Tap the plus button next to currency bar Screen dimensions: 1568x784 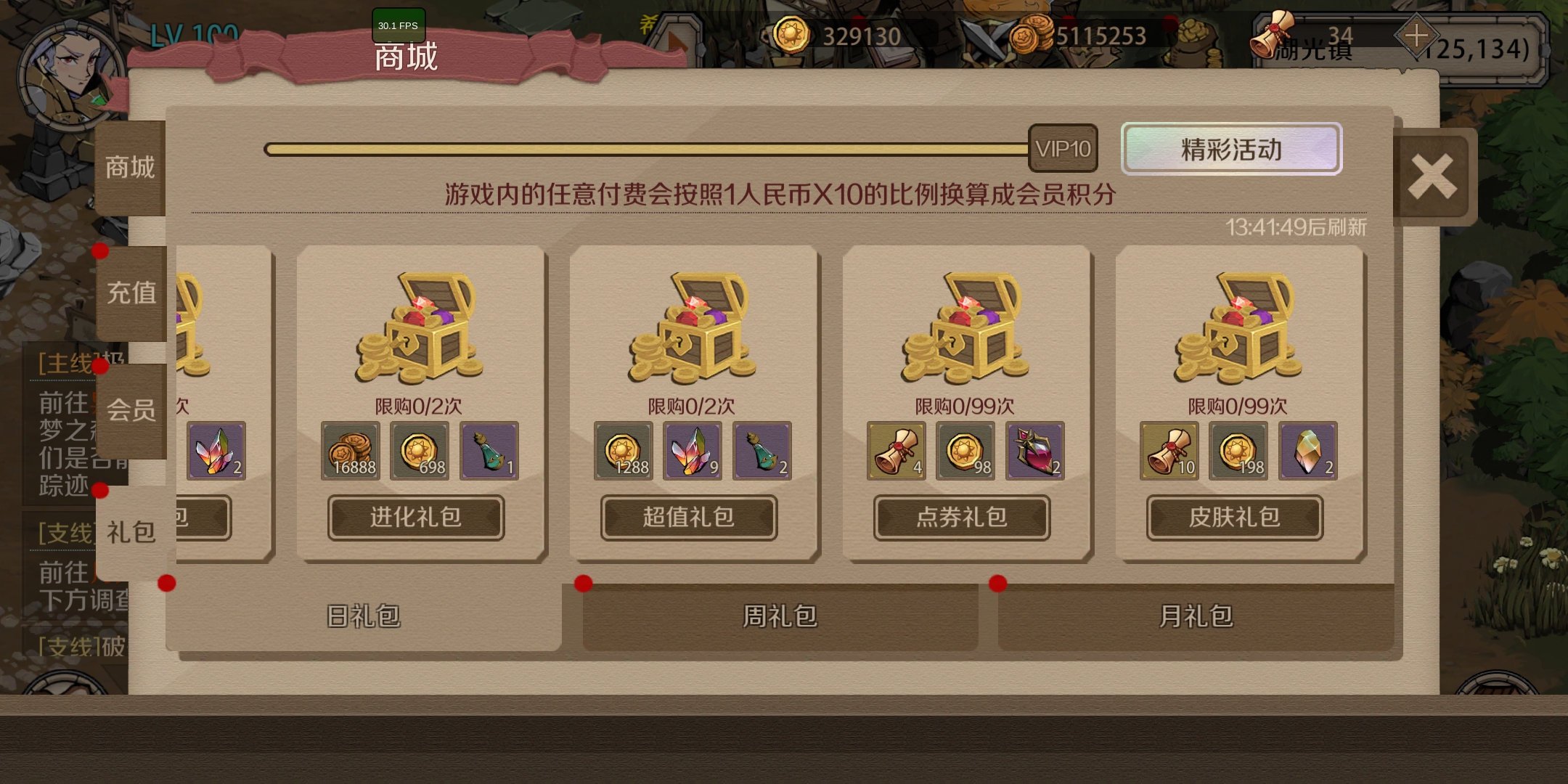tap(1415, 34)
